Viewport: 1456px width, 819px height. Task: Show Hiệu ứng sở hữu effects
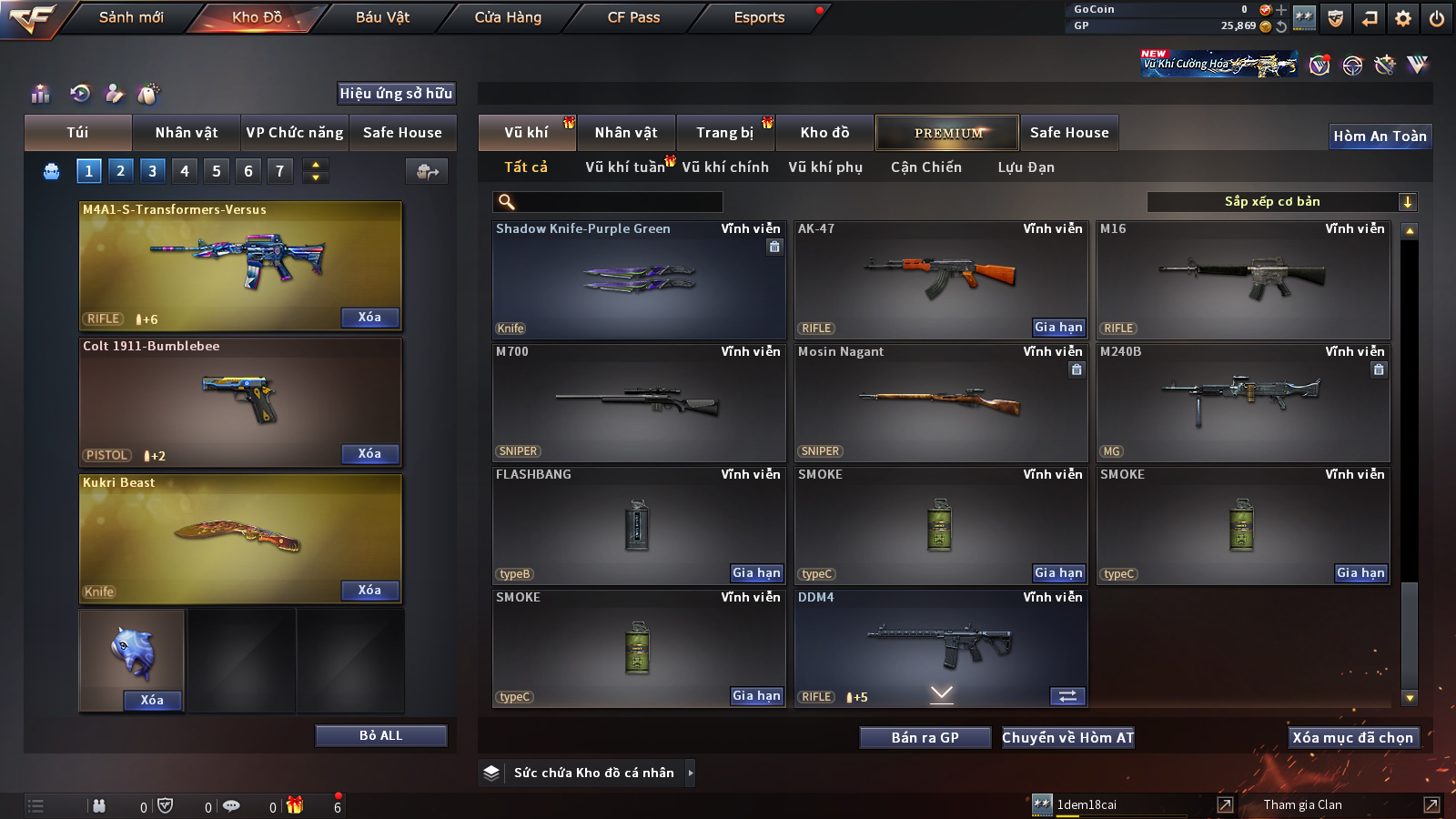[396, 94]
